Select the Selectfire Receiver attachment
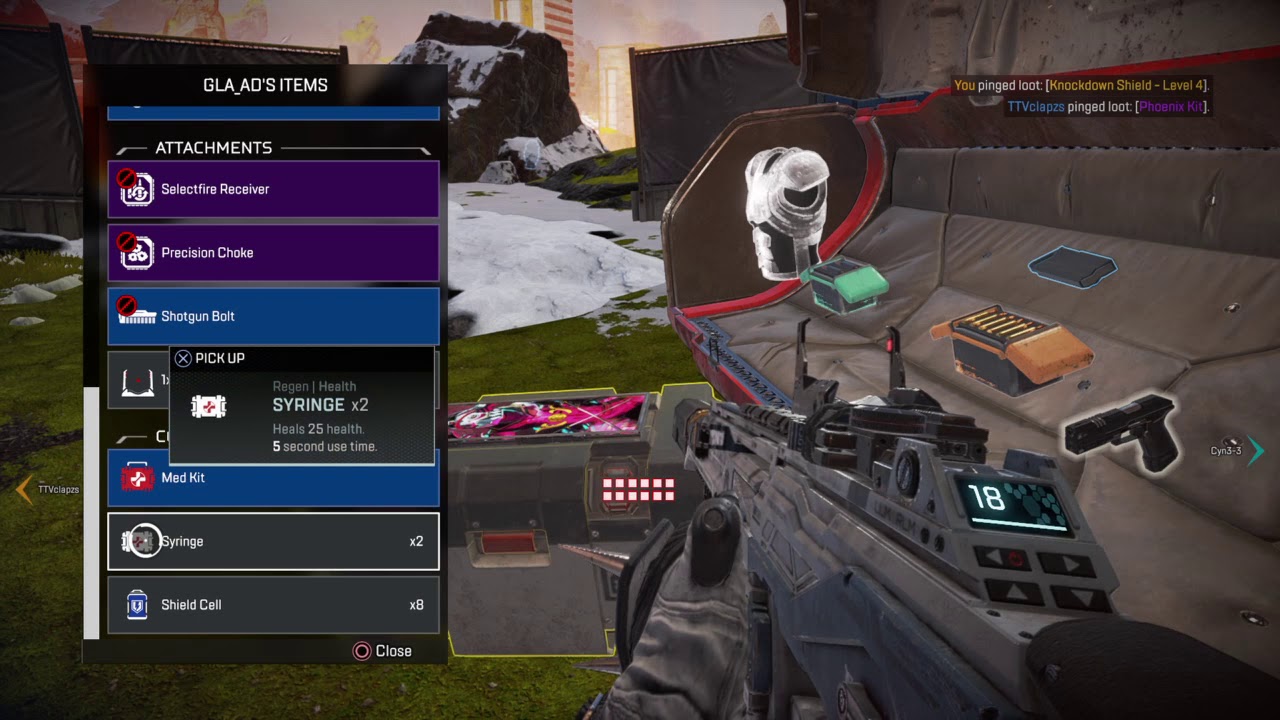The height and width of the screenshot is (720, 1280). [x=273, y=189]
